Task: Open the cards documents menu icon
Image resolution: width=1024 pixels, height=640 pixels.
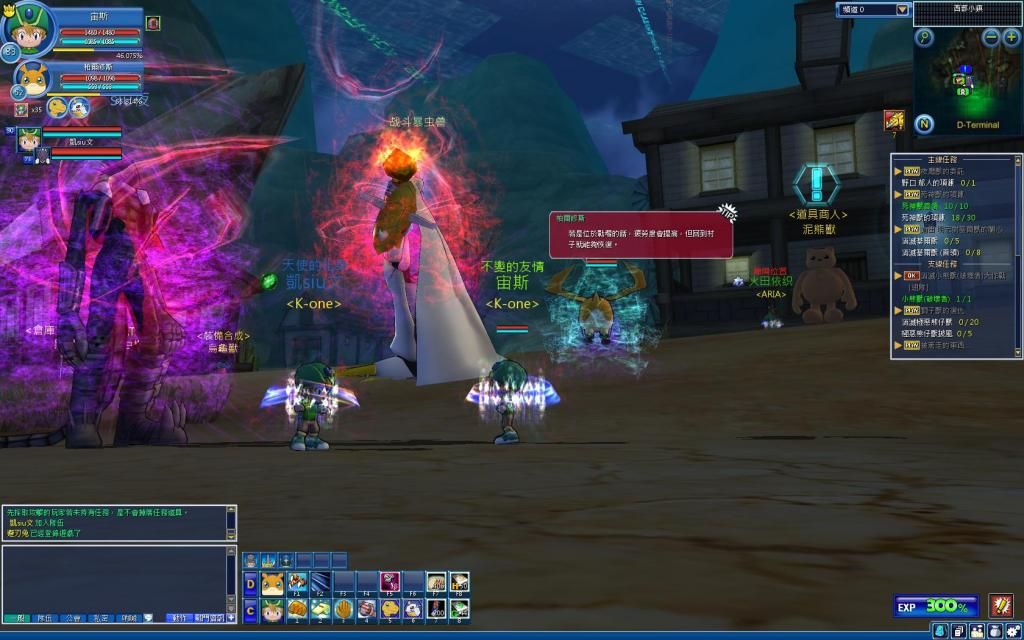Action: (x=958, y=630)
